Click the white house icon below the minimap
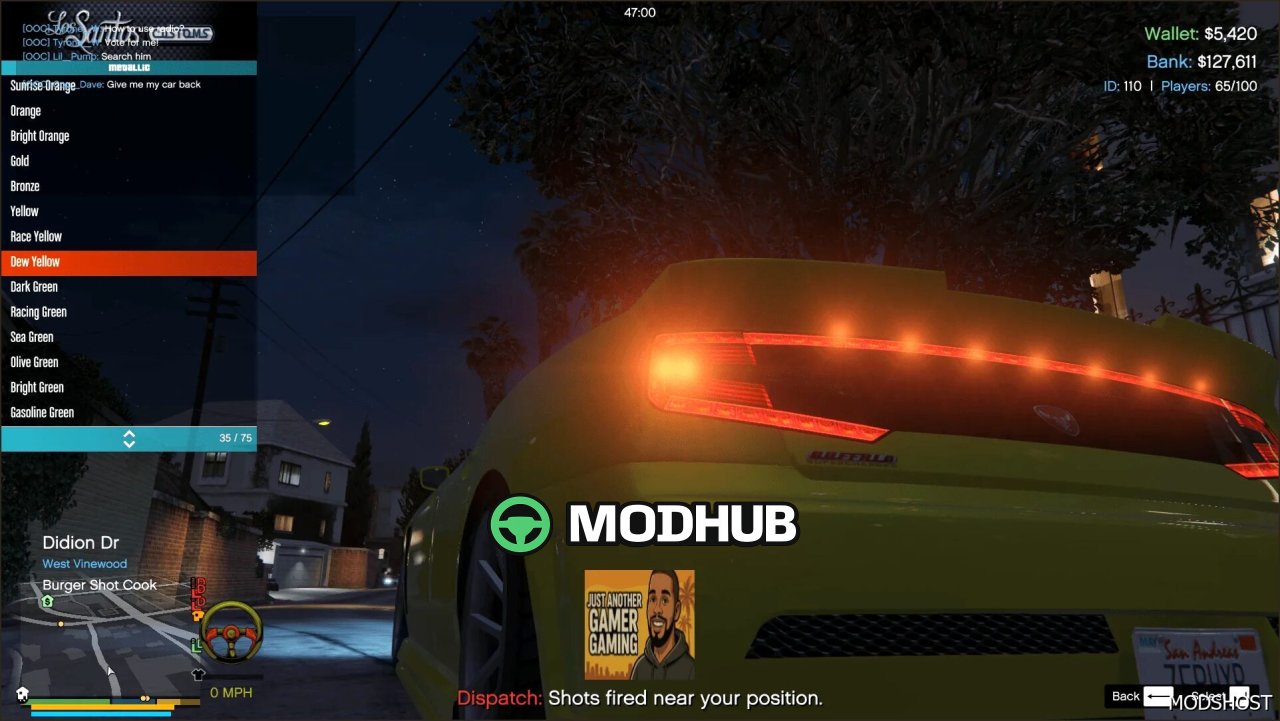Screen dimensions: 1280x721 [x=22, y=693]
